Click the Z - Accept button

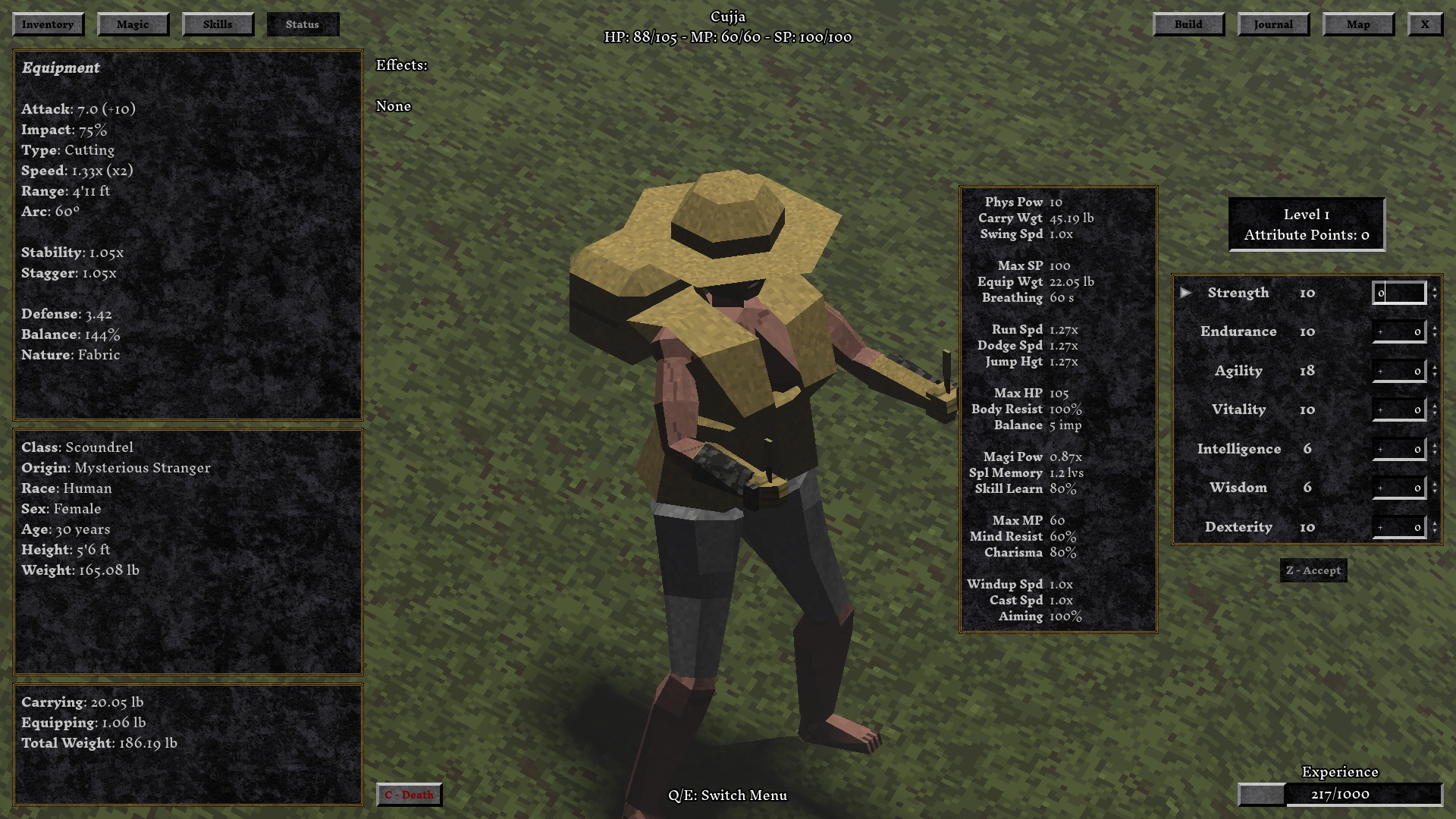1313,571
